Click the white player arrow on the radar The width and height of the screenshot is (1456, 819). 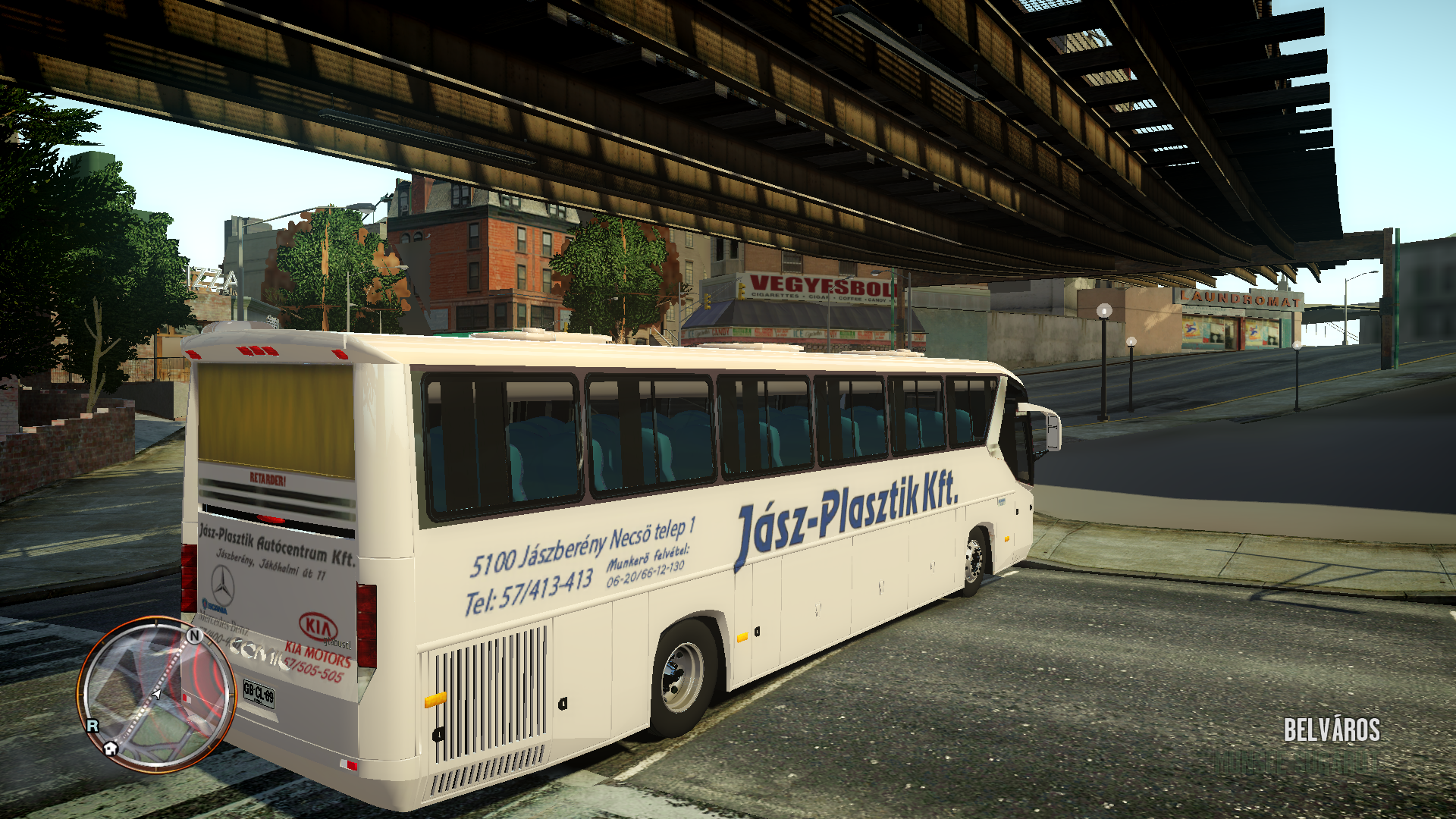(x=156, y=693)
